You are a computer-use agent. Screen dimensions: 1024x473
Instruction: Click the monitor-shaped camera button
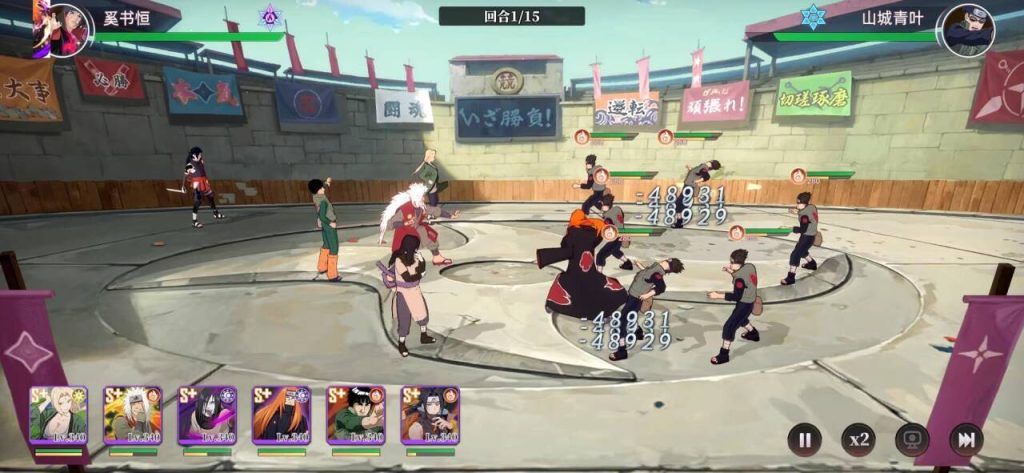click(x=911, y=439)
